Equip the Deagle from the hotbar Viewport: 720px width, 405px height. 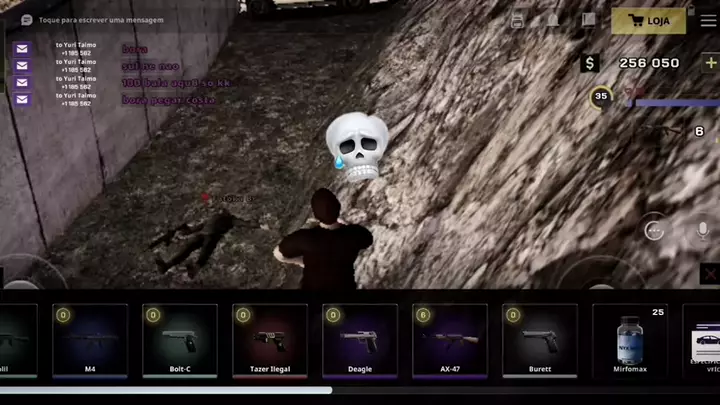[360, 341]
